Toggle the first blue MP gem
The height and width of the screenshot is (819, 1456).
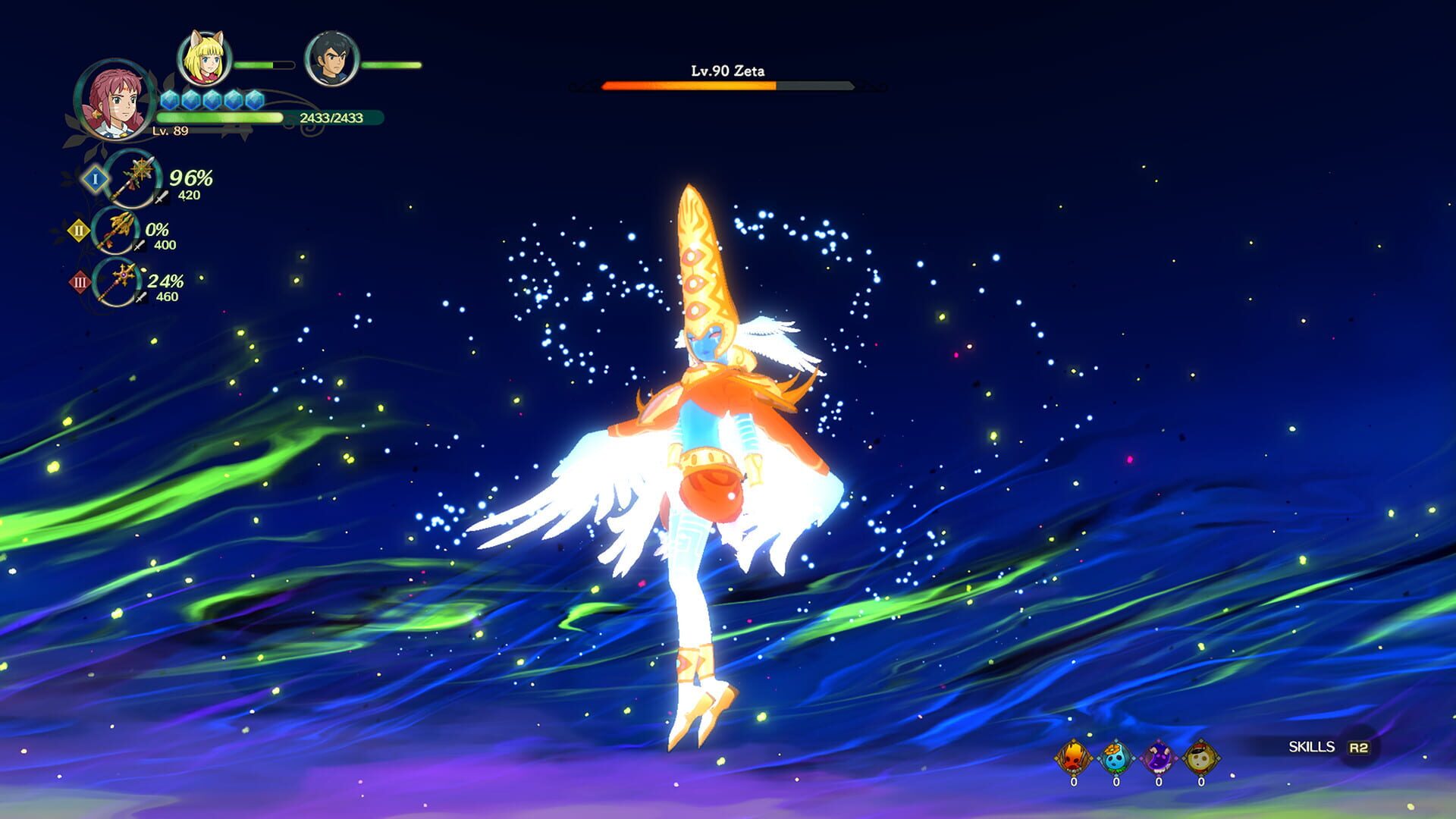click(168, 98)
